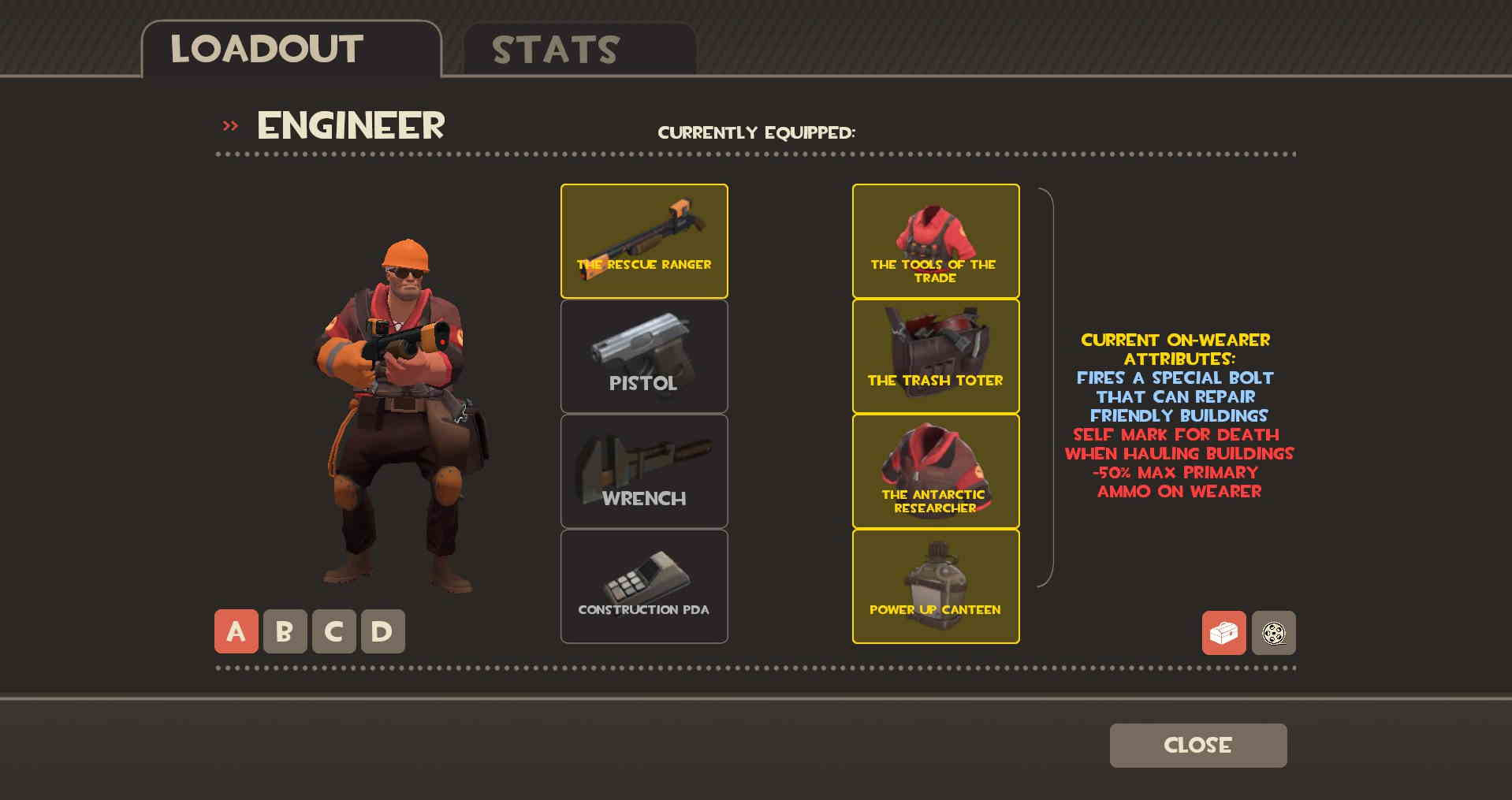Open the Pistol secondary weapon slot

coord(643,355)
